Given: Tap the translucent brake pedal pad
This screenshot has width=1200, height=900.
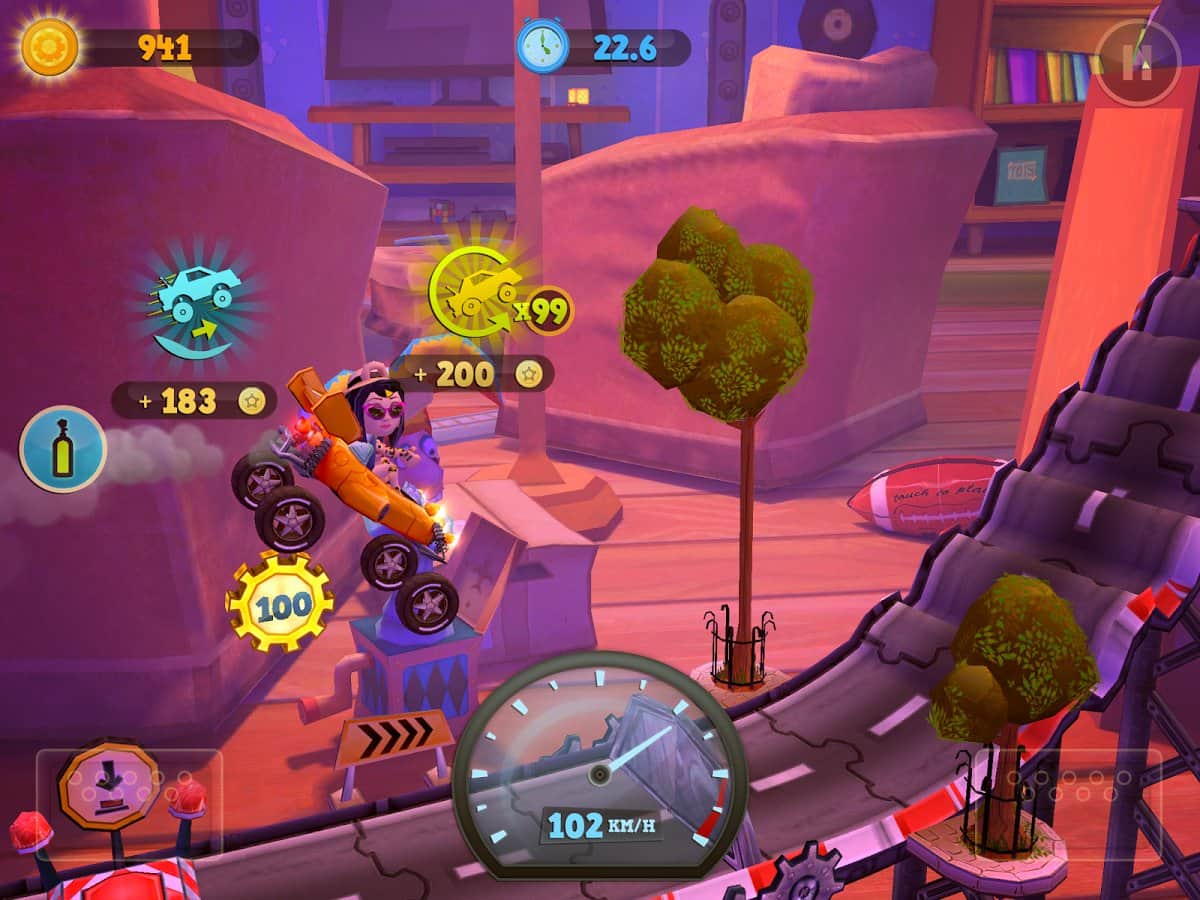Looking at the screenshot, I should pos(129,803).
